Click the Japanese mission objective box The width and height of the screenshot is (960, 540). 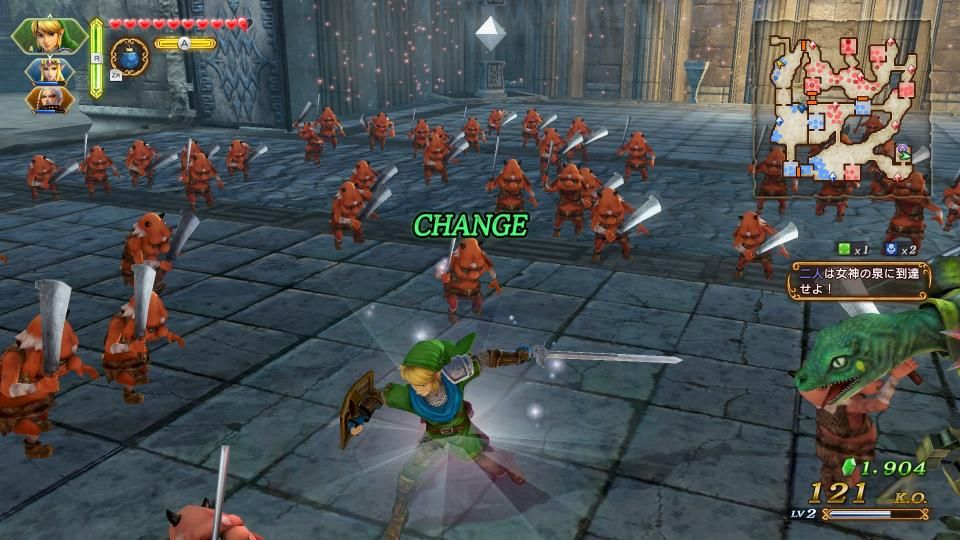pos(858,279)
